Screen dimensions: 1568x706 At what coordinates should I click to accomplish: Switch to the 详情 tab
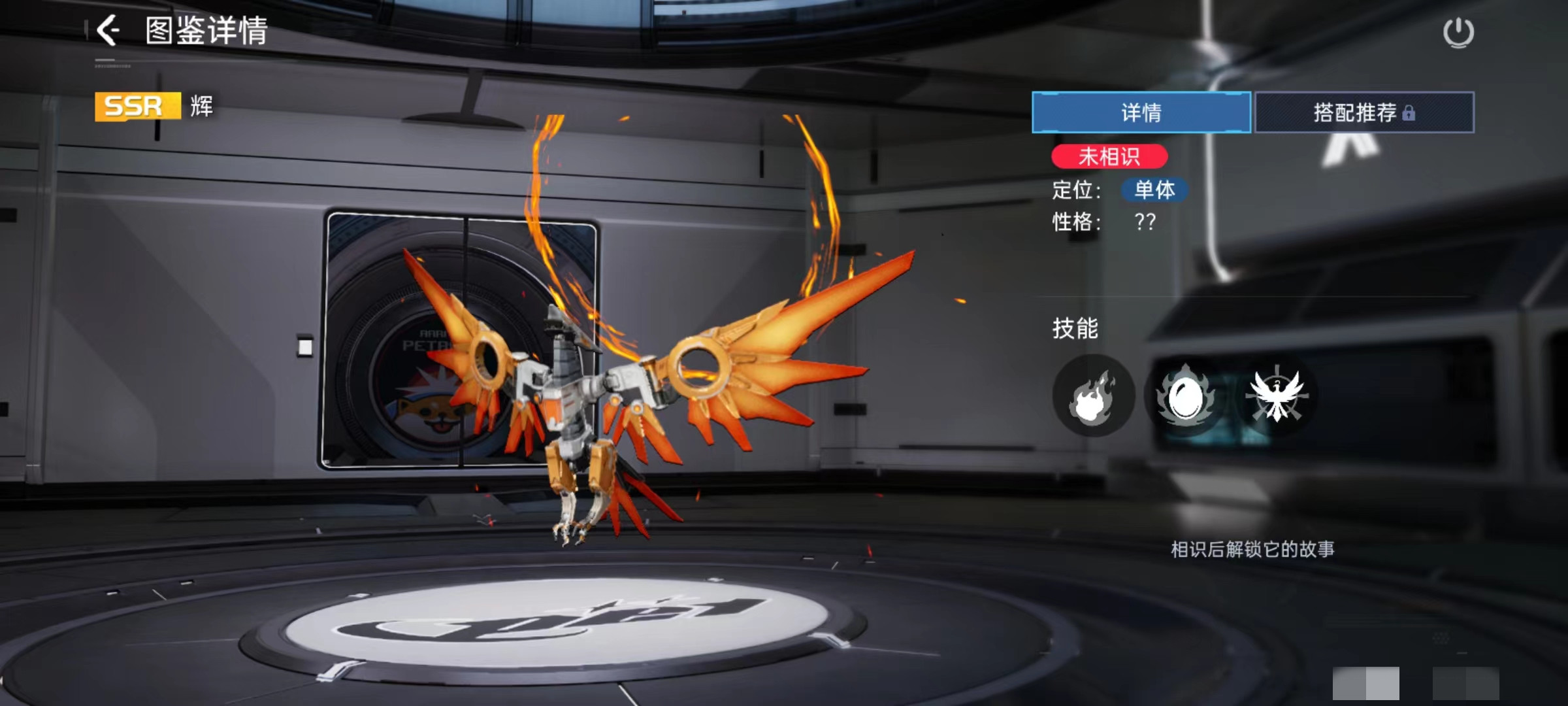click(1141, 112)
